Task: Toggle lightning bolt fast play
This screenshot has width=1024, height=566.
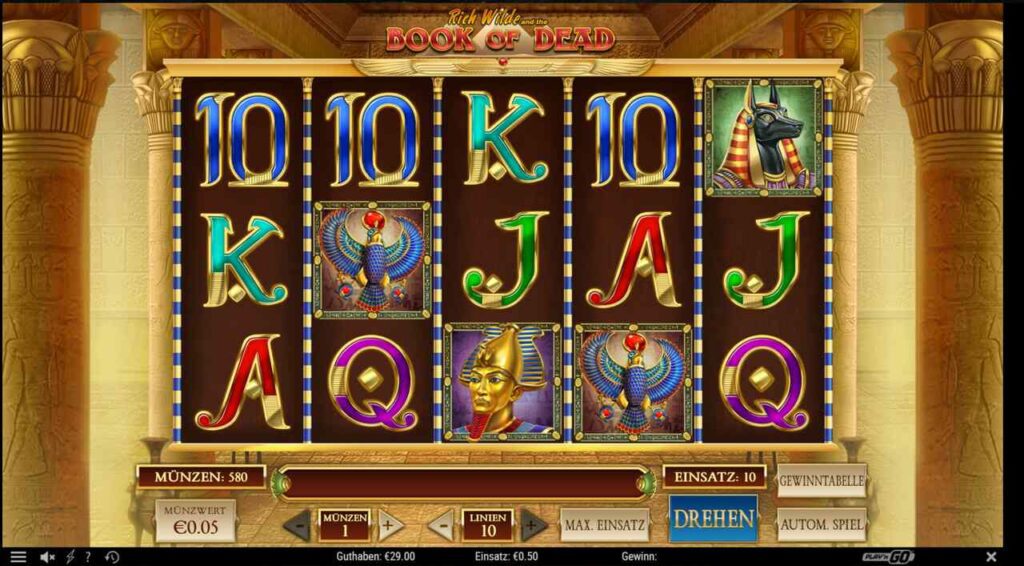Action: pos(70,557)
